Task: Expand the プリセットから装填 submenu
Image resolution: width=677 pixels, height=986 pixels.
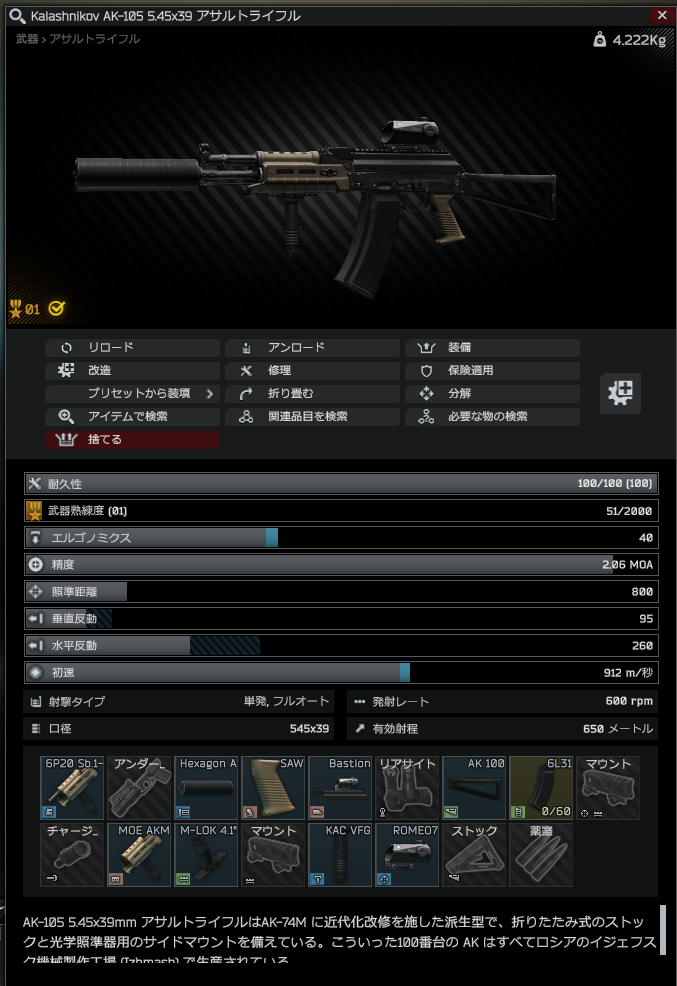Action: 132,394
